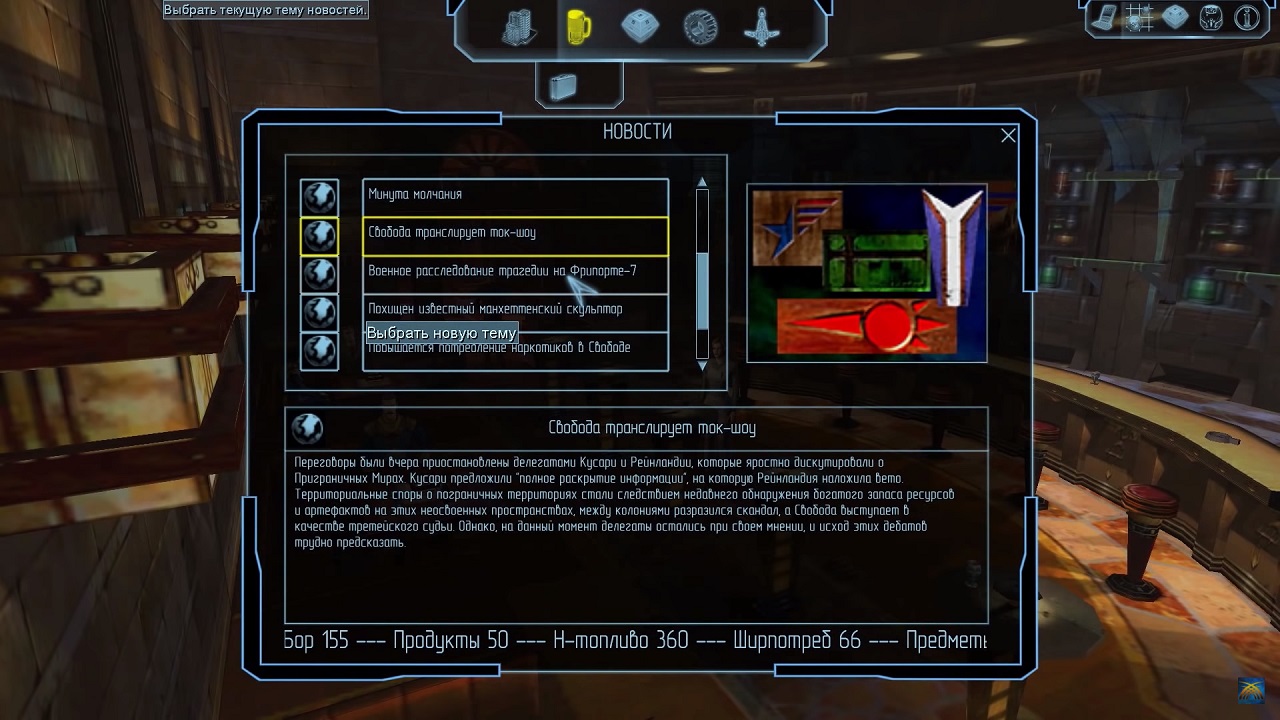Click the faction logos news image
1280x720 pixels.
click(x=867, y=272)
